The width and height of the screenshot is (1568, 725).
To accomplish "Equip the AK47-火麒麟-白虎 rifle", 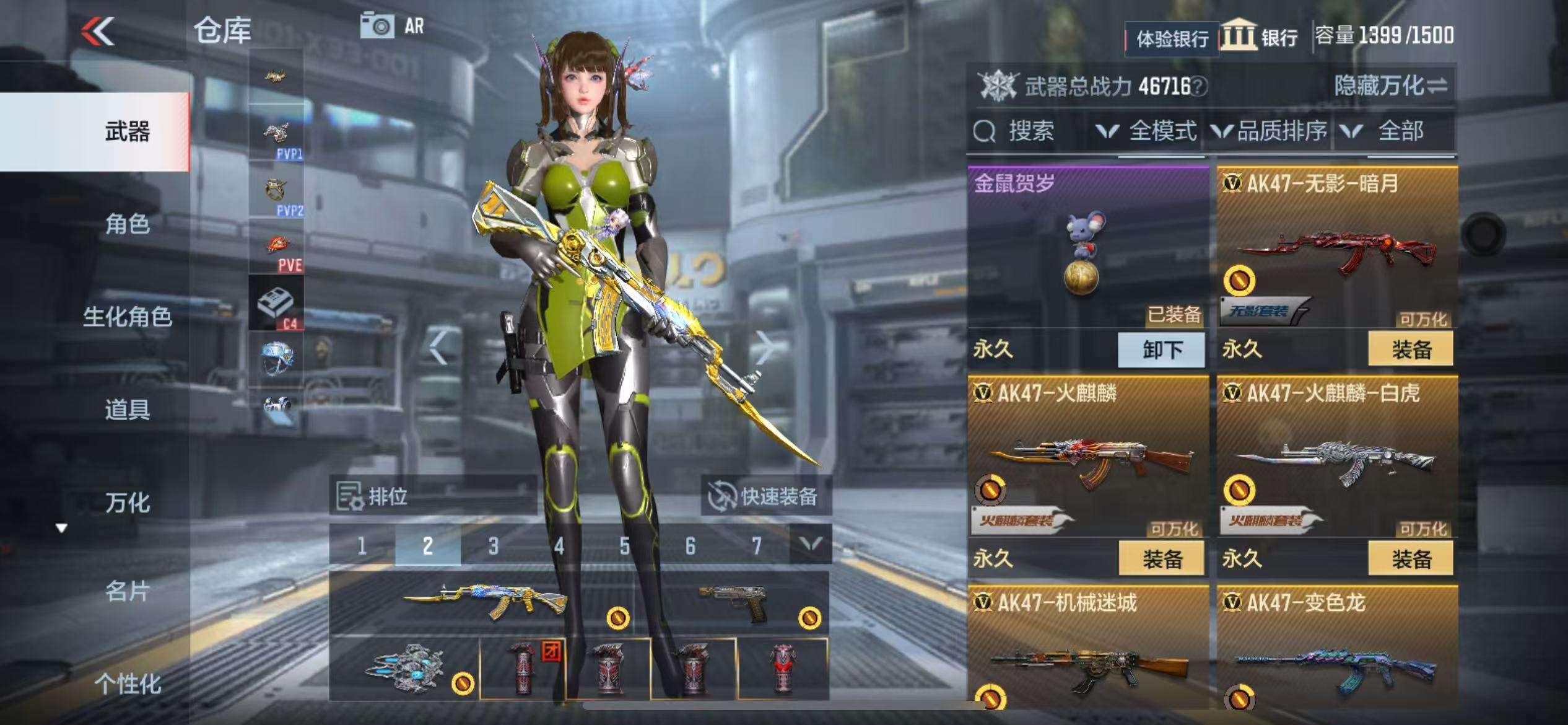I will pyautogui.click(x=1411, y=559).
